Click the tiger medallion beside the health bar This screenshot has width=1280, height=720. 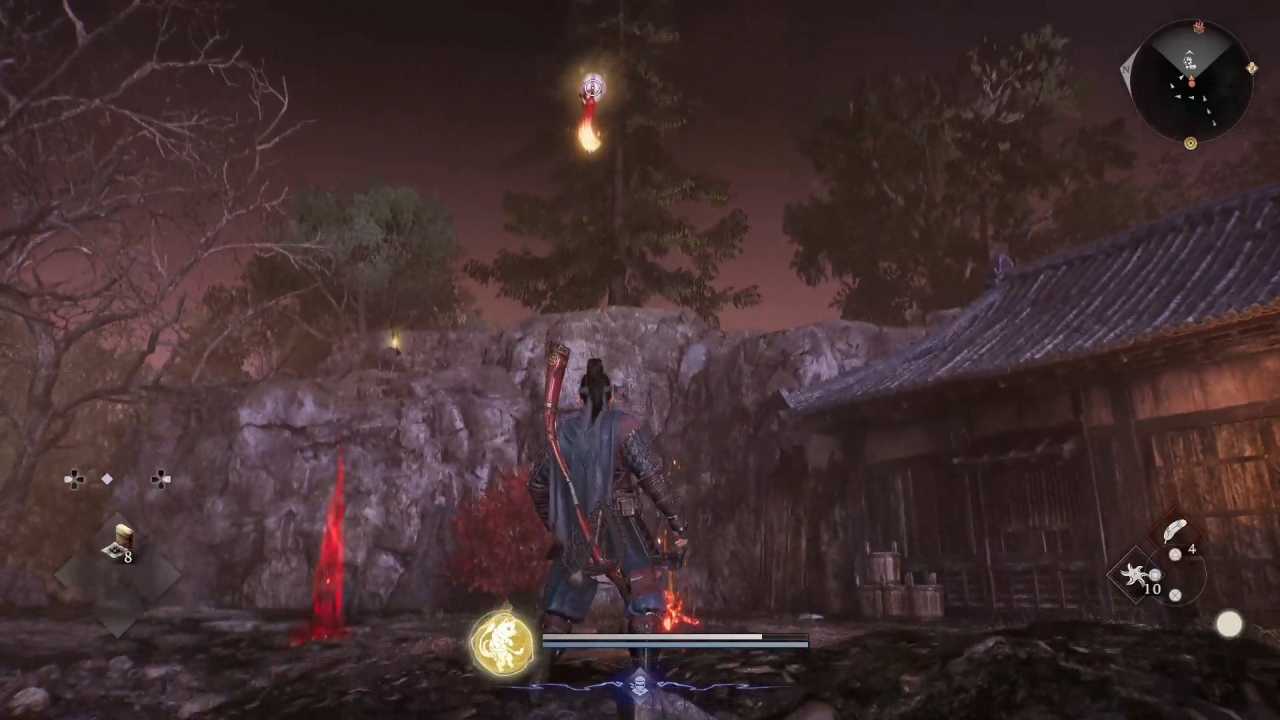tap(504, 640)
